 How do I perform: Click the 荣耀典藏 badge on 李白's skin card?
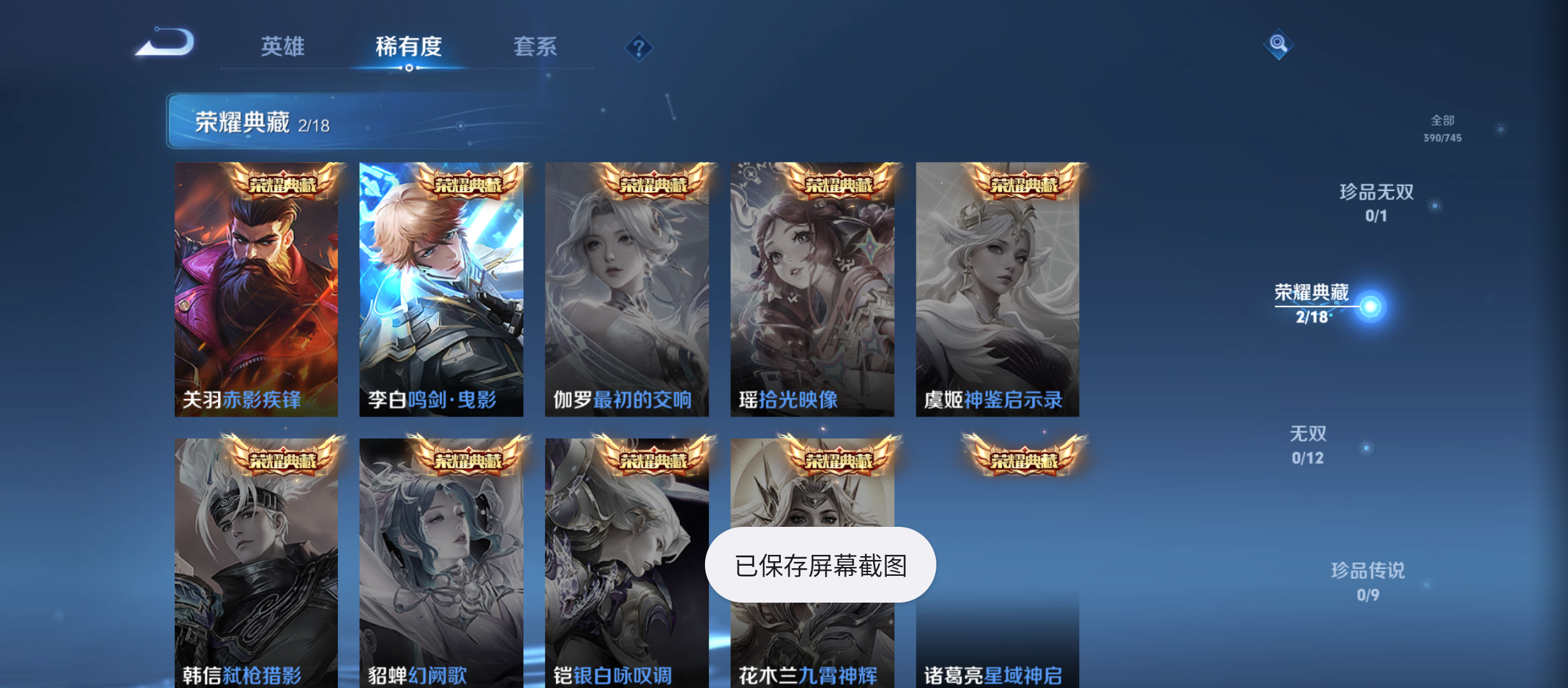(470, 185)
